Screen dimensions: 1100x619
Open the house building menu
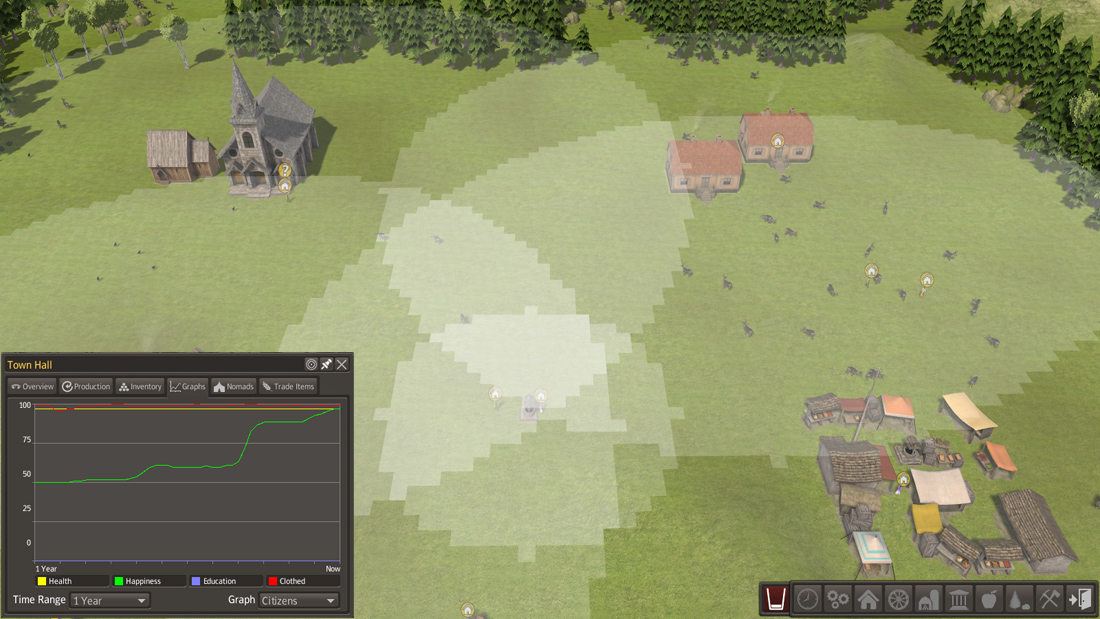pyautogui.click(x=868, y=599)
